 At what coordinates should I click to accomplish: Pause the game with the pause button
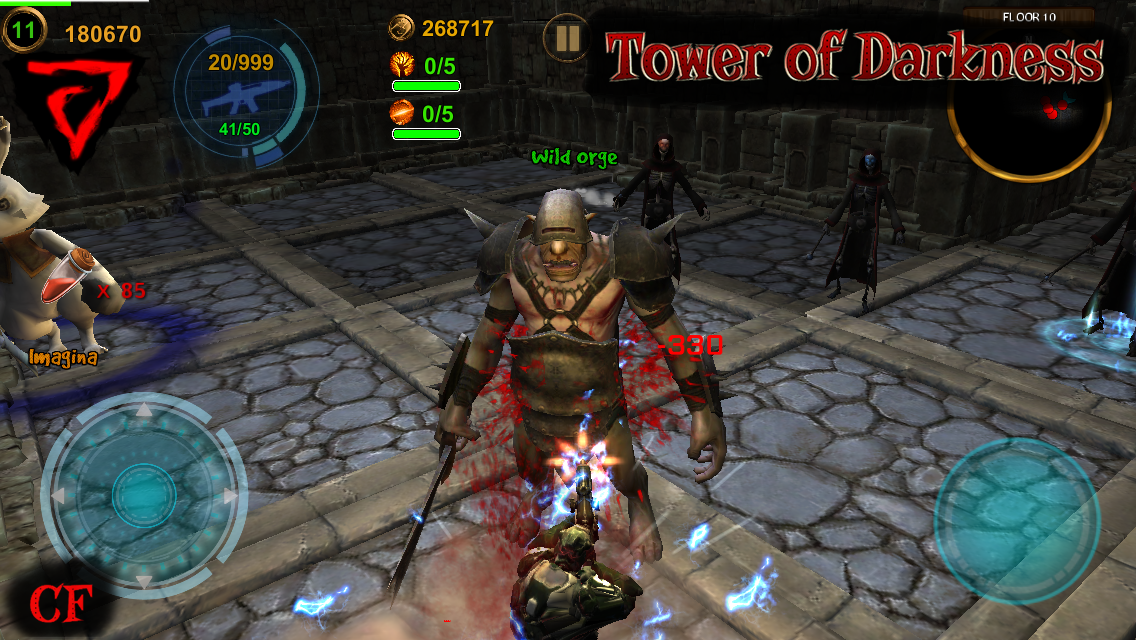click(566, 39)
